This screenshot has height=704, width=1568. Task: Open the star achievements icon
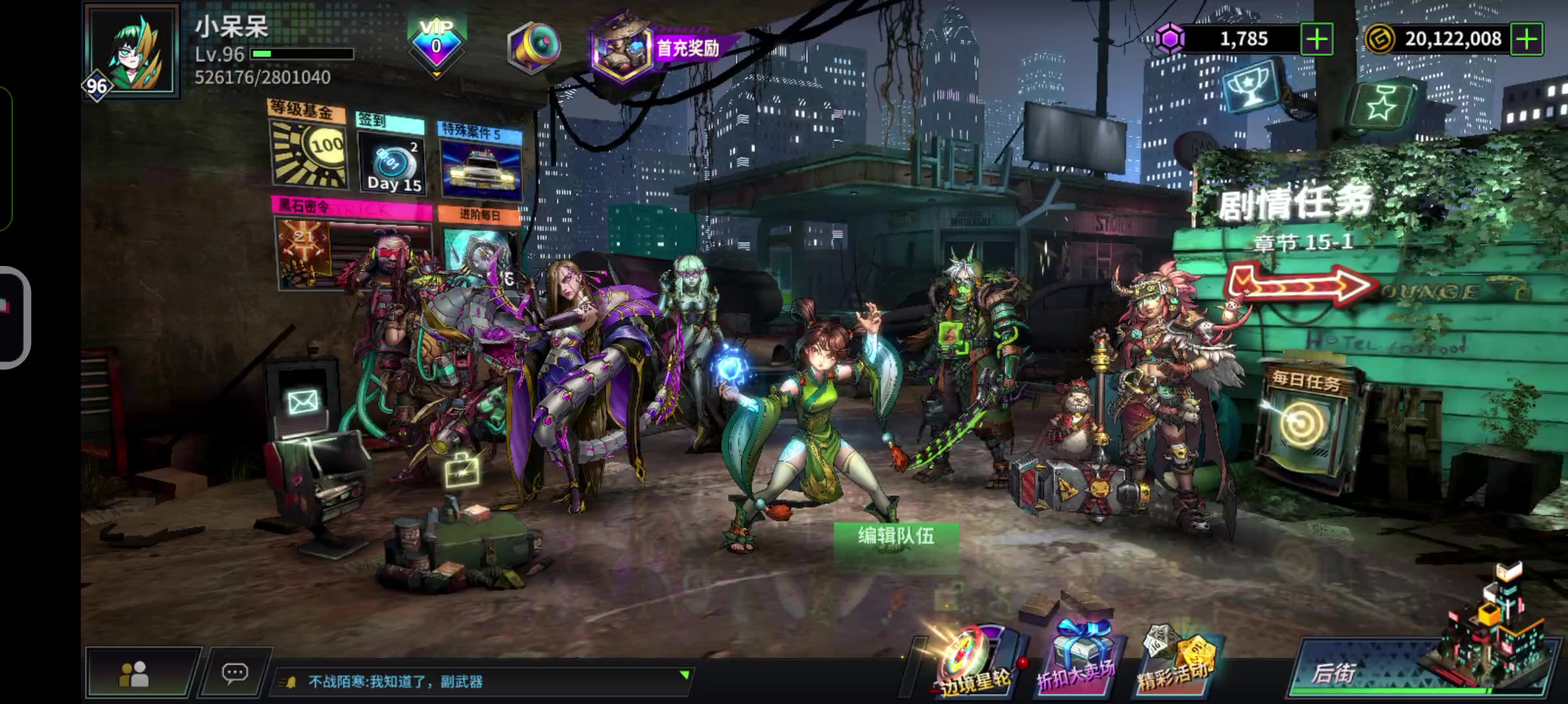(x=1382, y=104)
